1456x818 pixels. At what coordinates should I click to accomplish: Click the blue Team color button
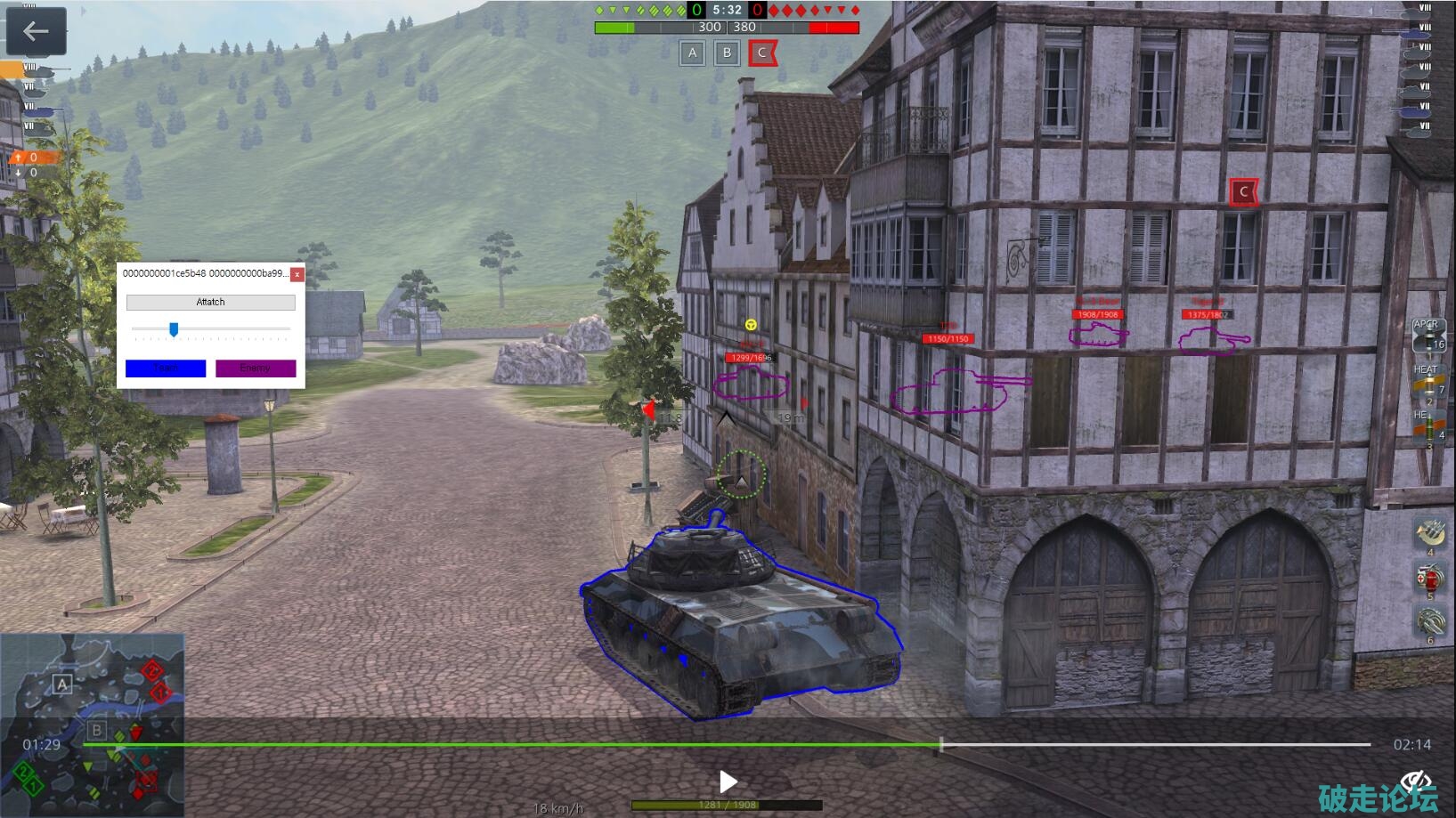click(x=166, y=369)
